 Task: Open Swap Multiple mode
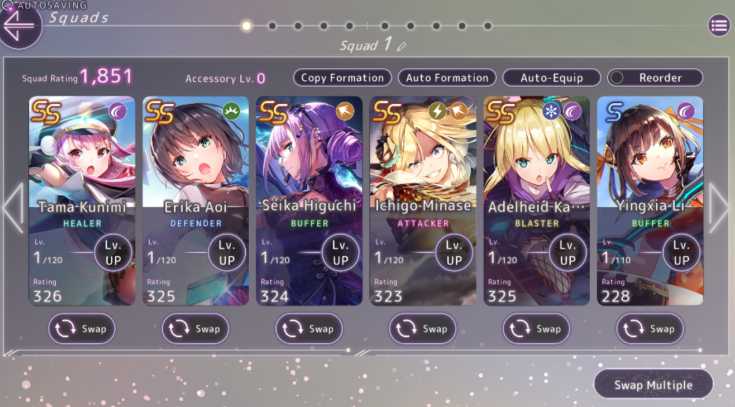coord(653,384)
